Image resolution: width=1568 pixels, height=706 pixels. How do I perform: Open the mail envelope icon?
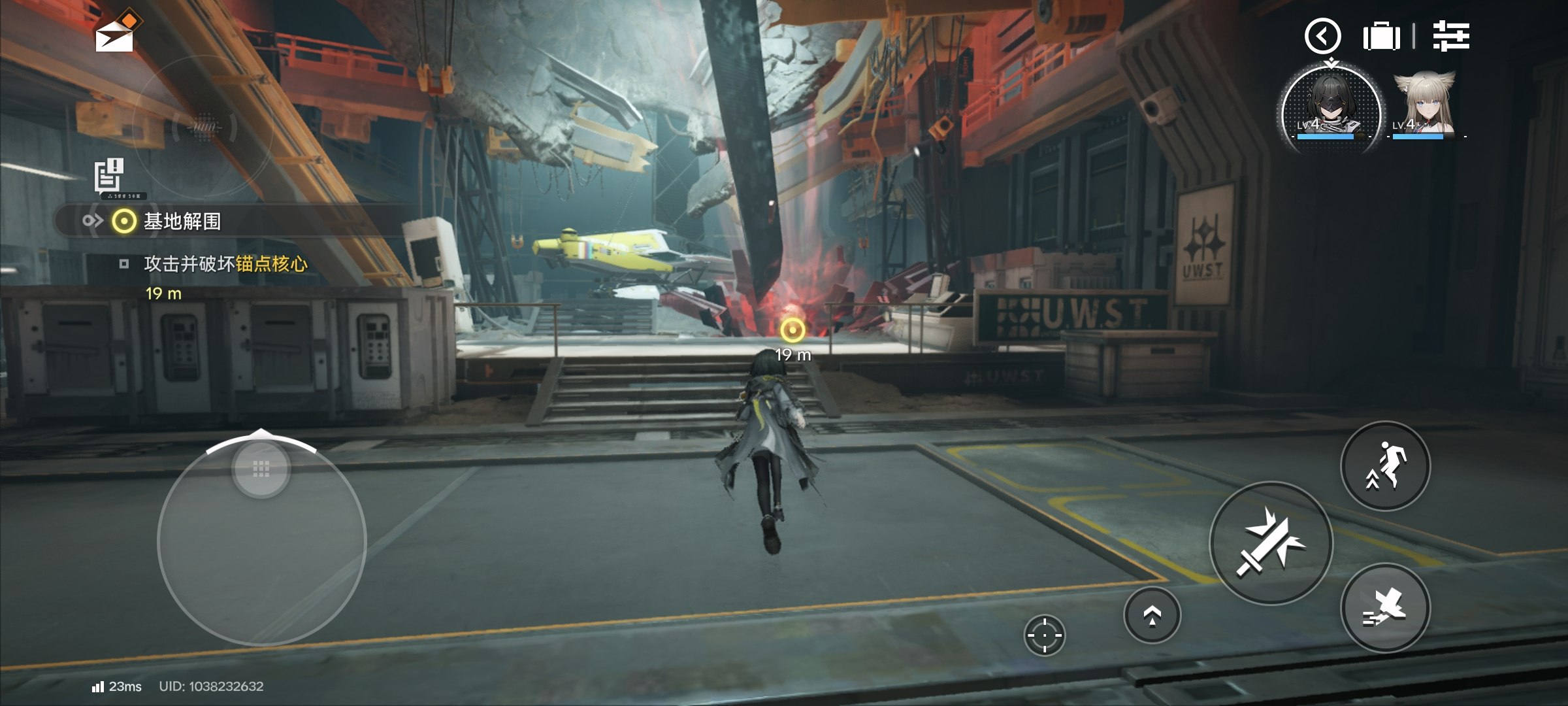(115, 34)
